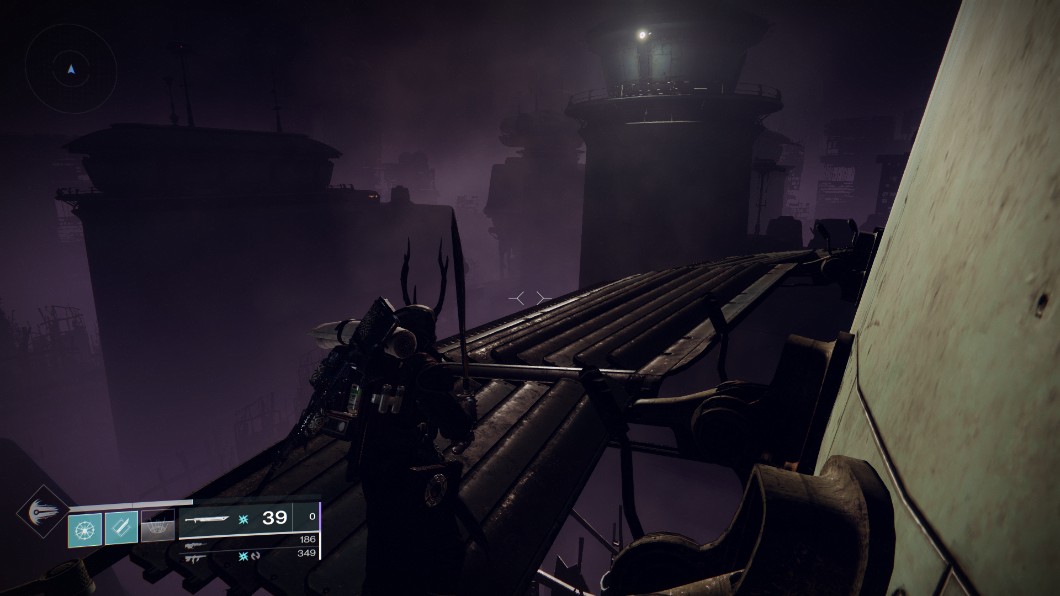Click the circular radar in the corner
Viewport: 1060px width, 596px height.
69,68
